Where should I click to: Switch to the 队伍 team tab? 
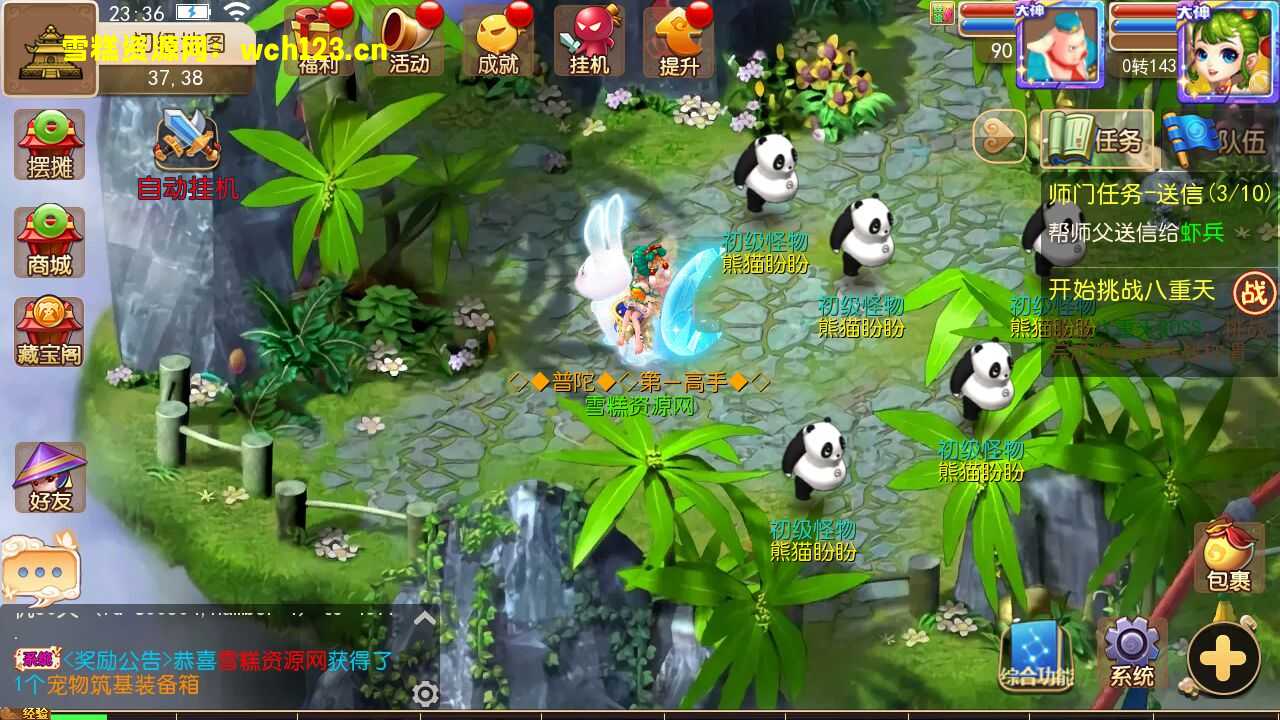1220,140
